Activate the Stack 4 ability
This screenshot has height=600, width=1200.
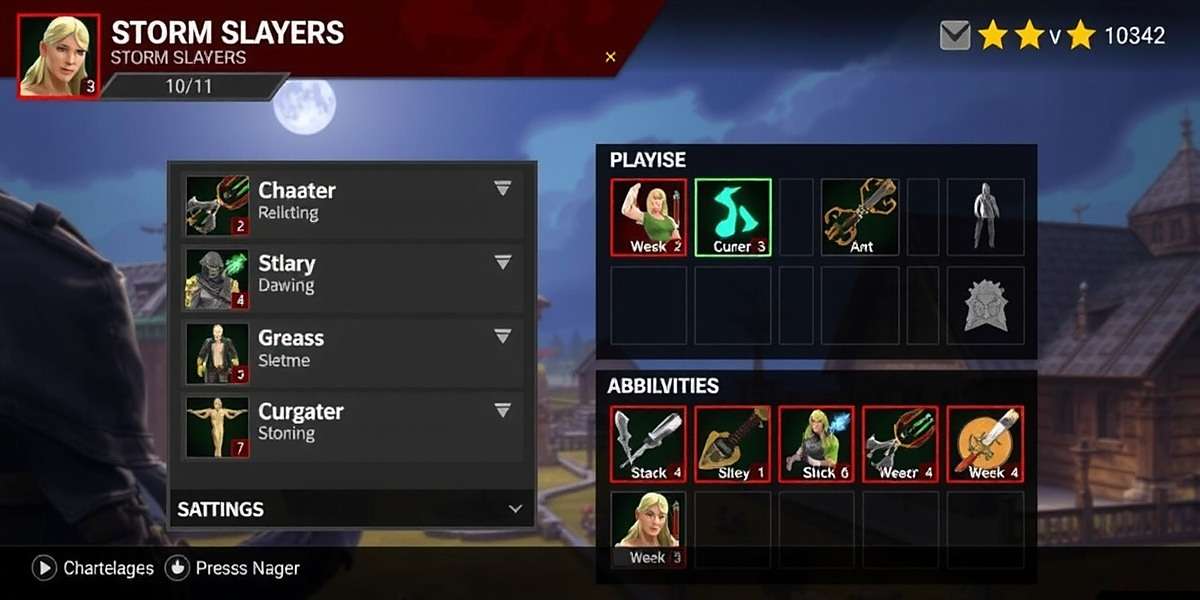tap(649, 444)
